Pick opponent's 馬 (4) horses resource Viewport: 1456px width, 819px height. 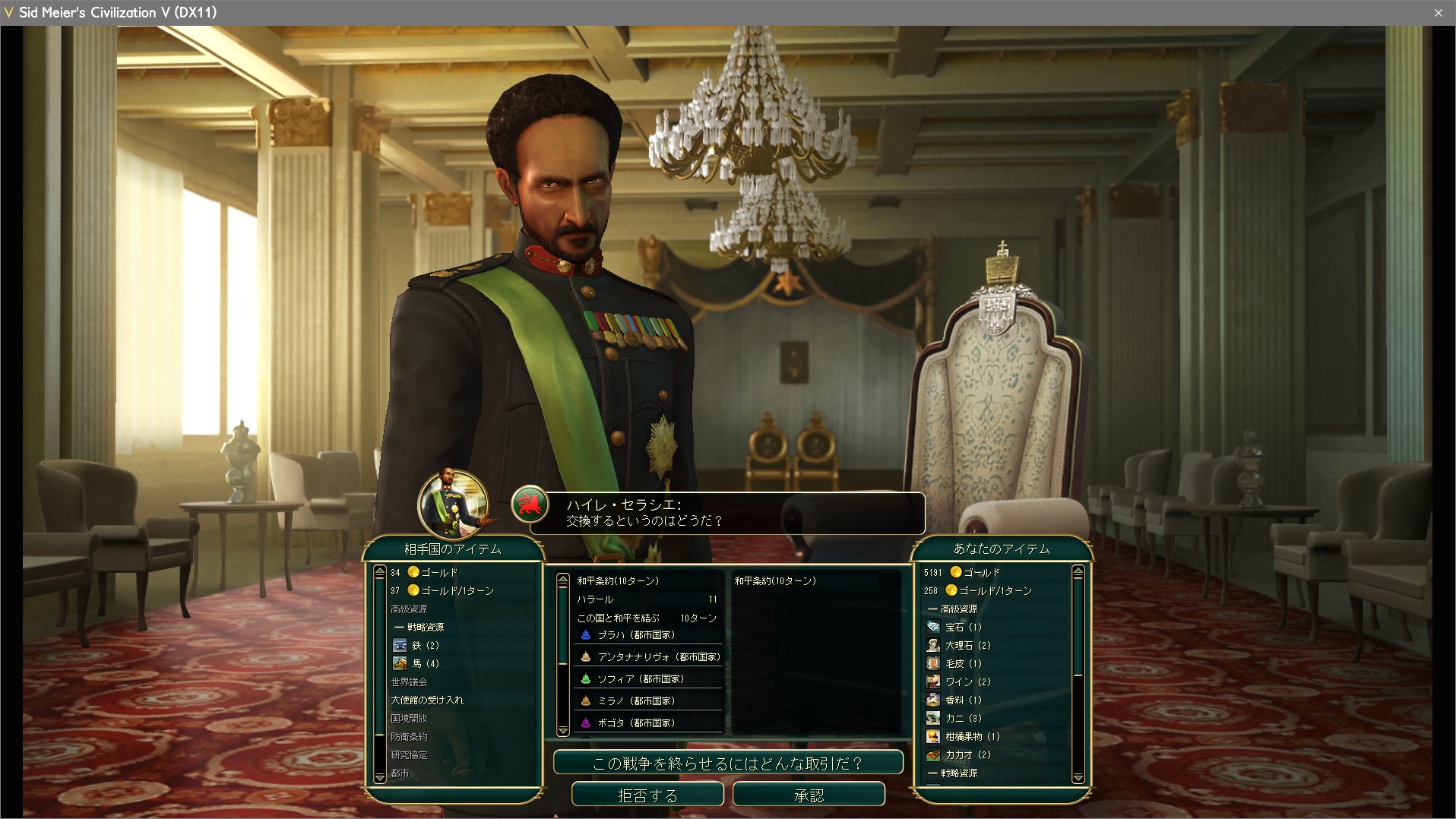tap(425, 663)
